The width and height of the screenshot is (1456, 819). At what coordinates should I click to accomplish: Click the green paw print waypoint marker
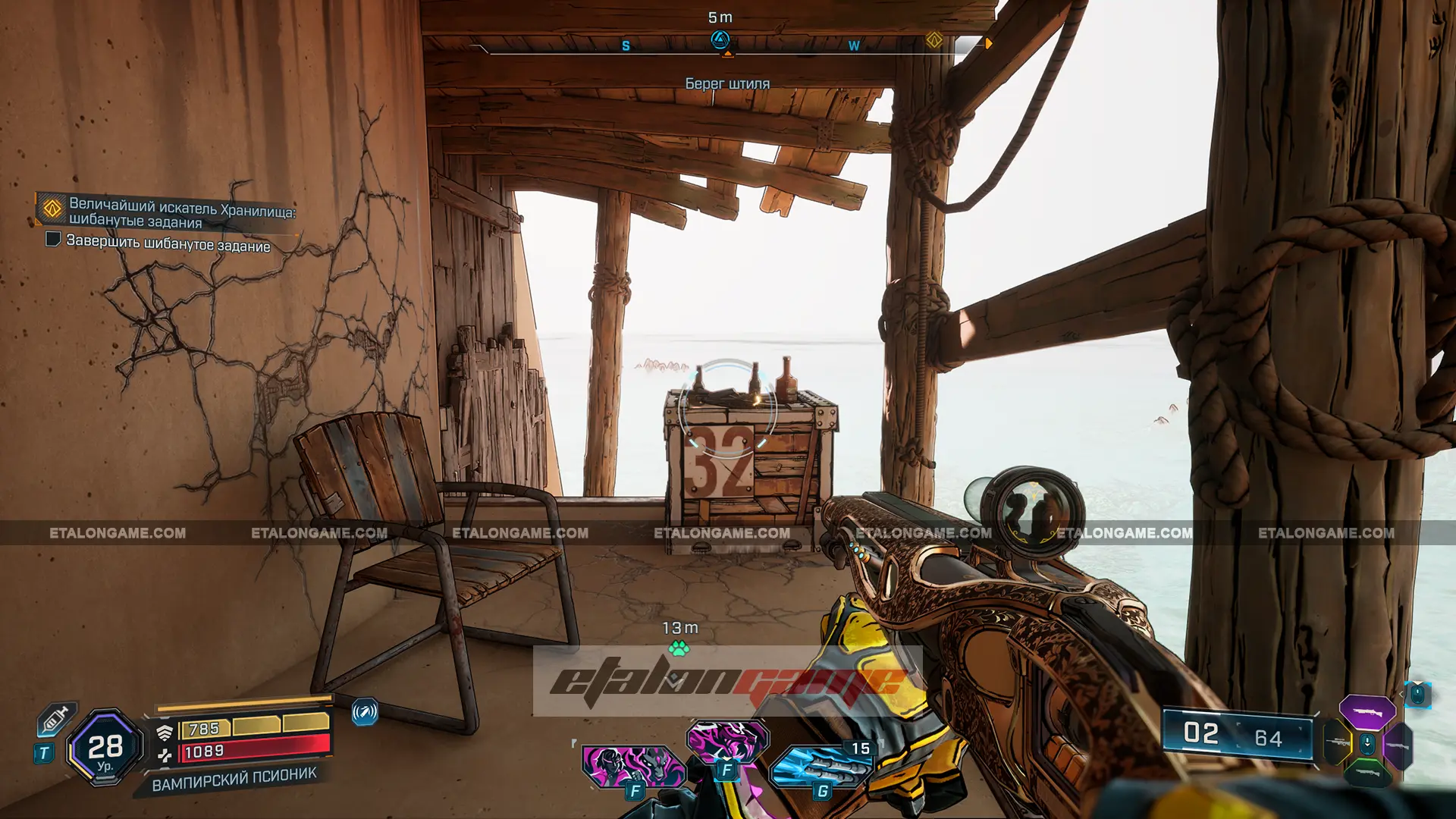(679, 648)
